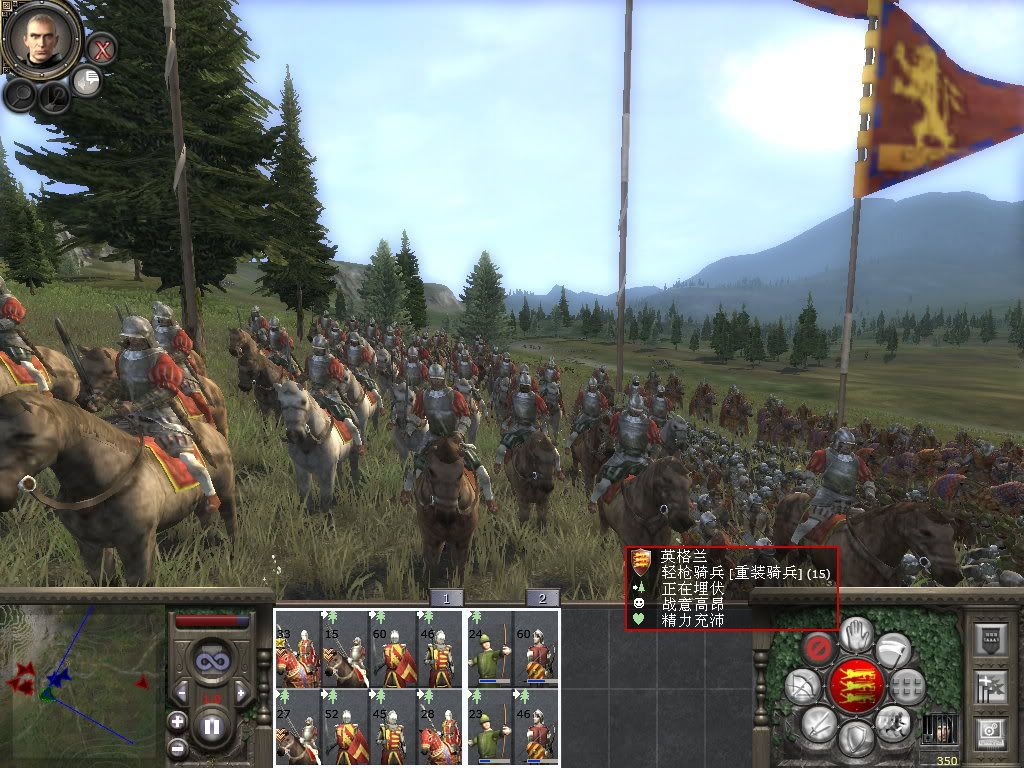Select the general's unit card numbered 33
This screenshot has height=768, width=1024.
click(x=297, y=647)
